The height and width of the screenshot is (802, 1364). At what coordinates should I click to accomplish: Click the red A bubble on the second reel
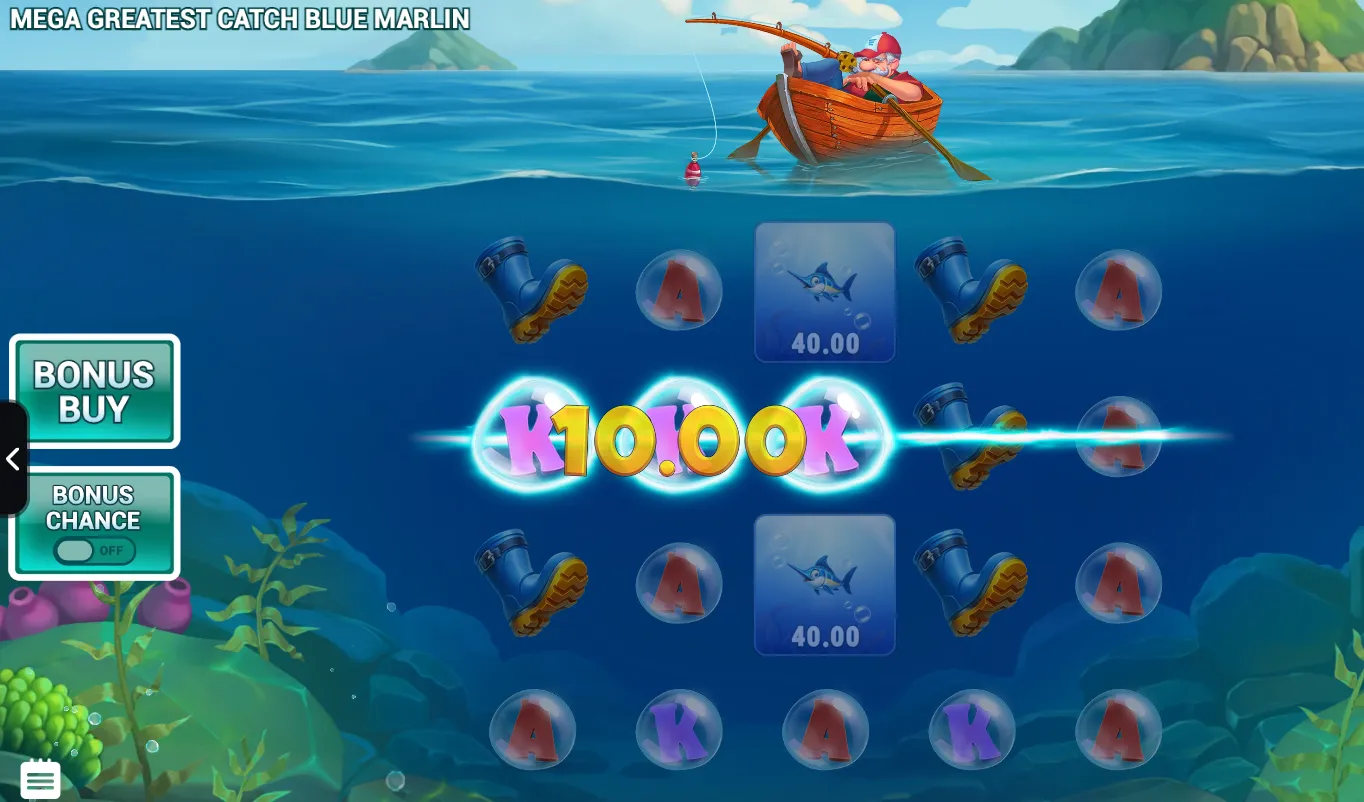coord(679,291)
